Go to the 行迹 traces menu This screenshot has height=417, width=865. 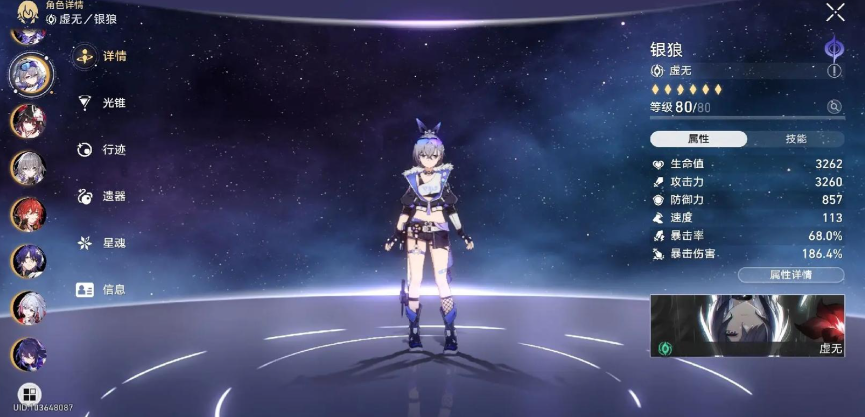tap(103, 150)
